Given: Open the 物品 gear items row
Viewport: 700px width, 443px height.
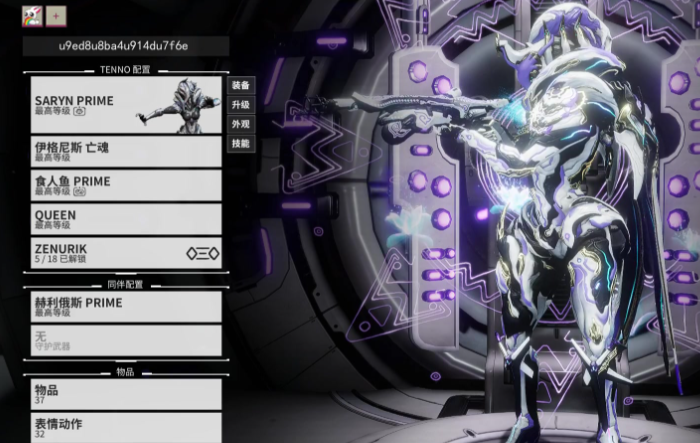Looking at the screenshot, I should [x=126, y=393].
